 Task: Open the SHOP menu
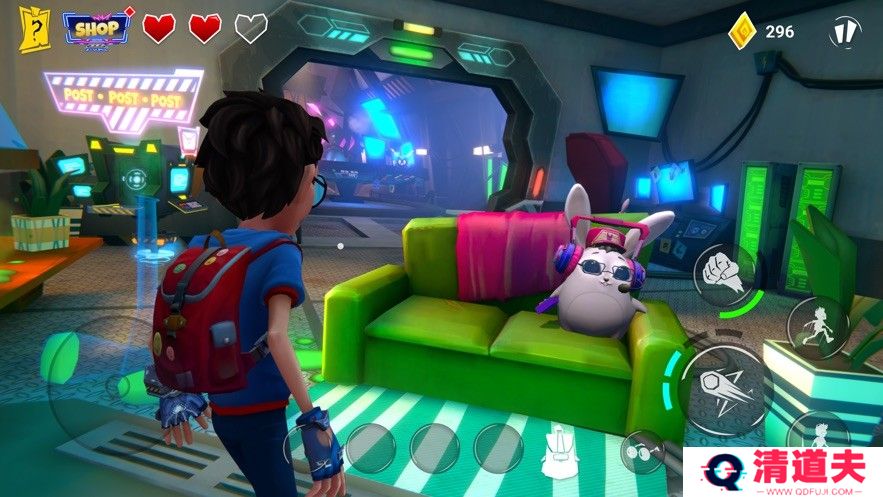pyautogui.click(x=97, y=28)
